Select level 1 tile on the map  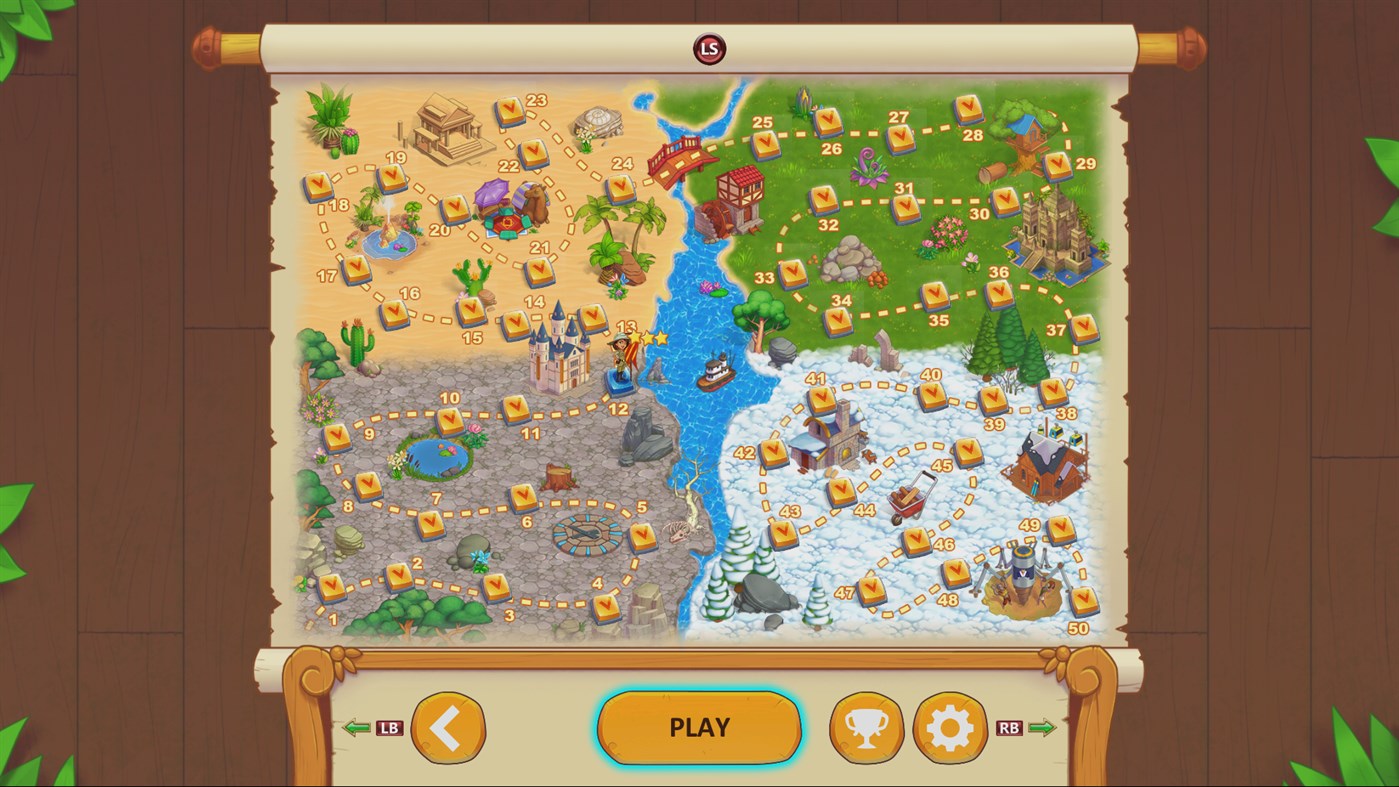click(x=331, y=587)
